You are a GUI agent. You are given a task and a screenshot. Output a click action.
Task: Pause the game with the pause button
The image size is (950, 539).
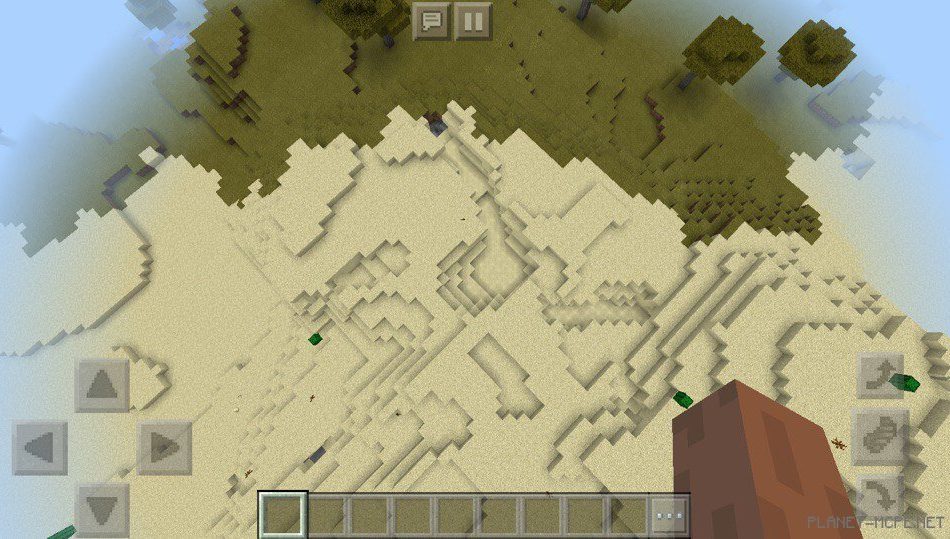473,20
